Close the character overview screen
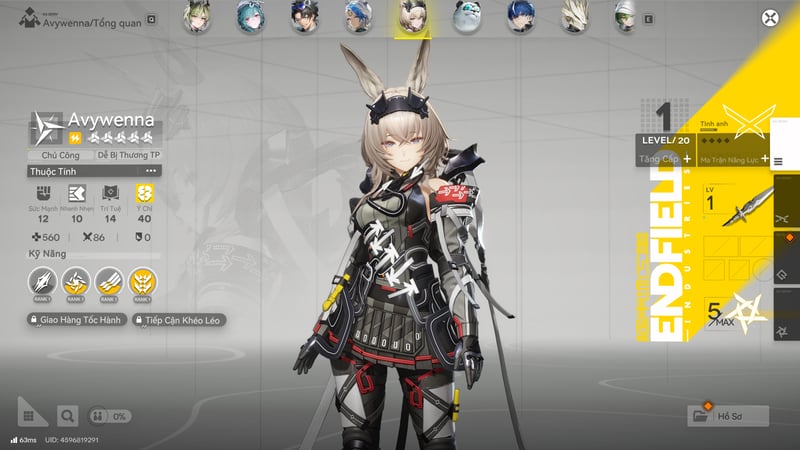800x450 pixels. click(x=769, y=17)
